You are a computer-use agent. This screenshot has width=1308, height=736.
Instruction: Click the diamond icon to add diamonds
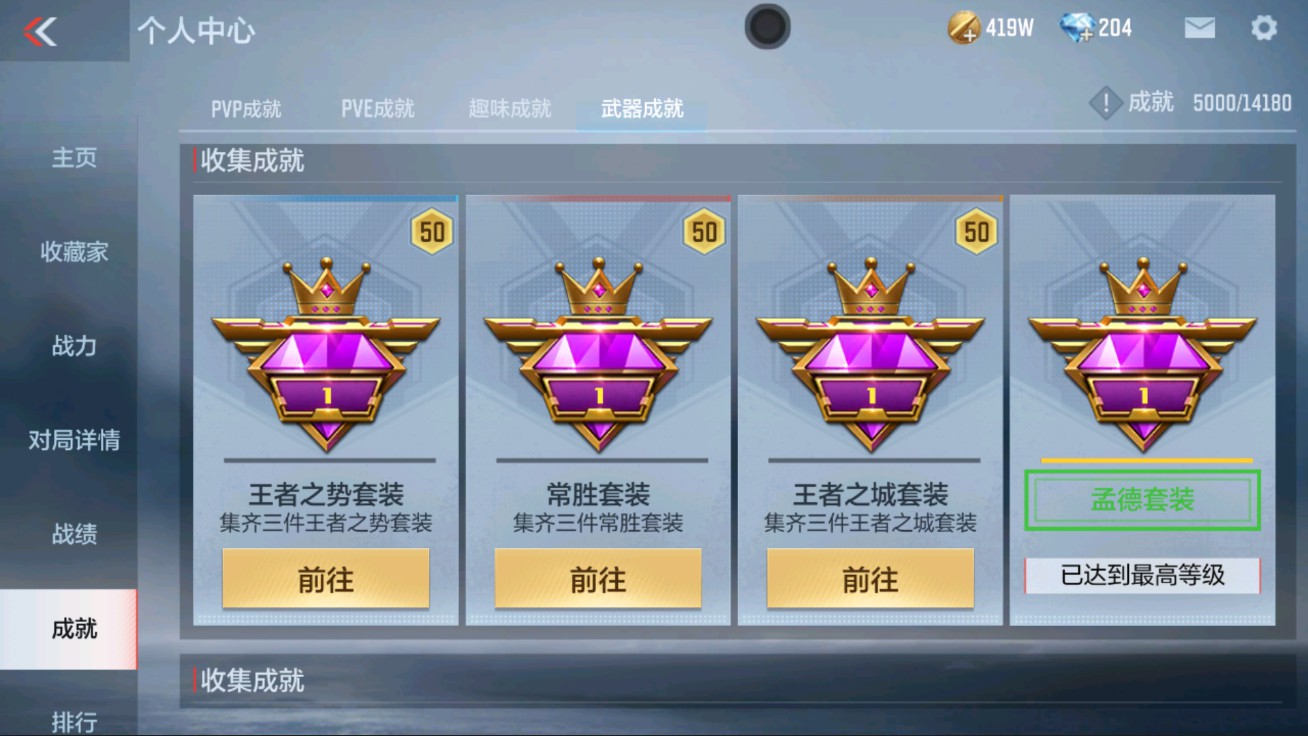(1079, 27)
